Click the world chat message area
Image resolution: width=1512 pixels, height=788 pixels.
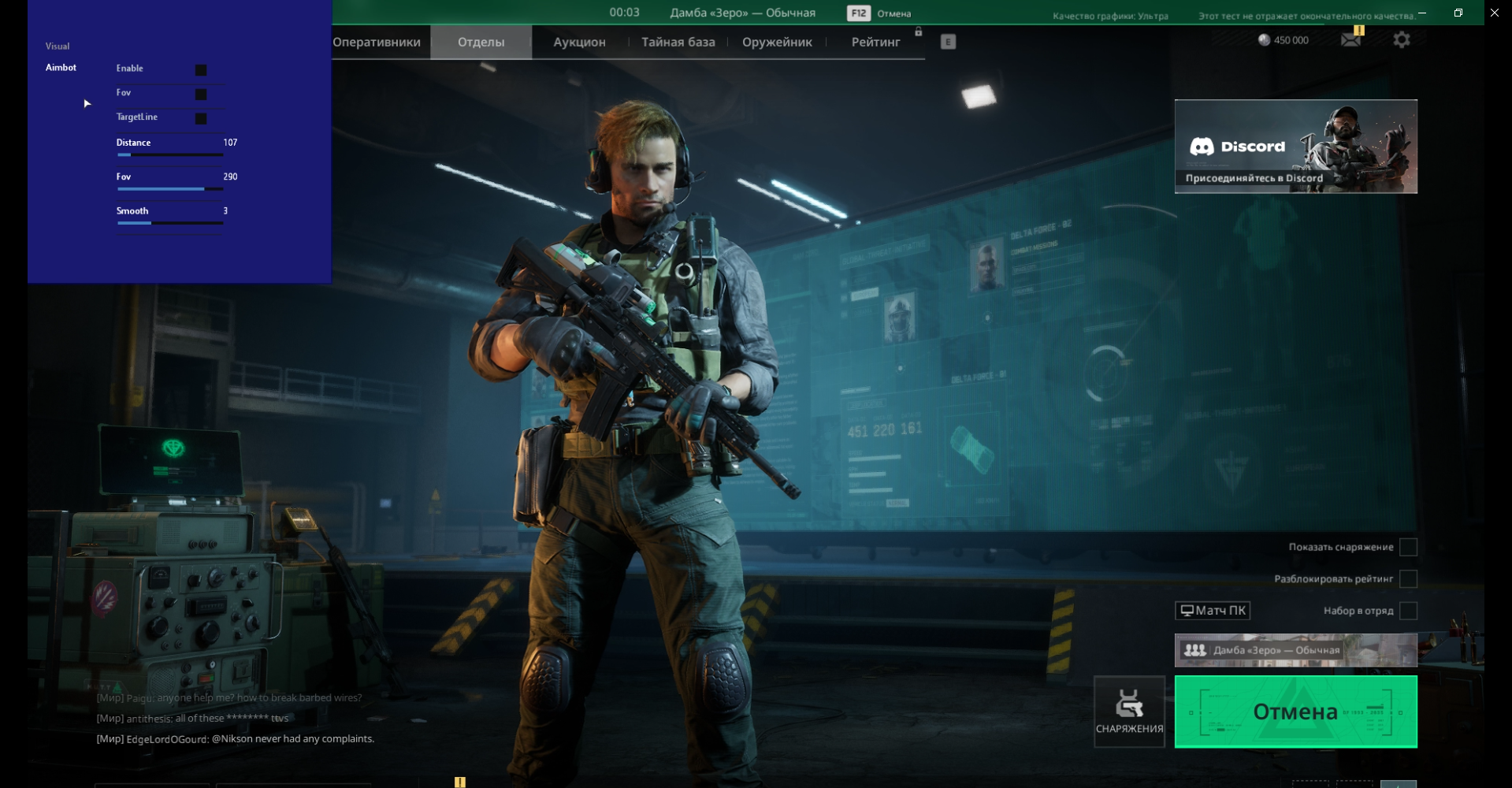(235, 718)
